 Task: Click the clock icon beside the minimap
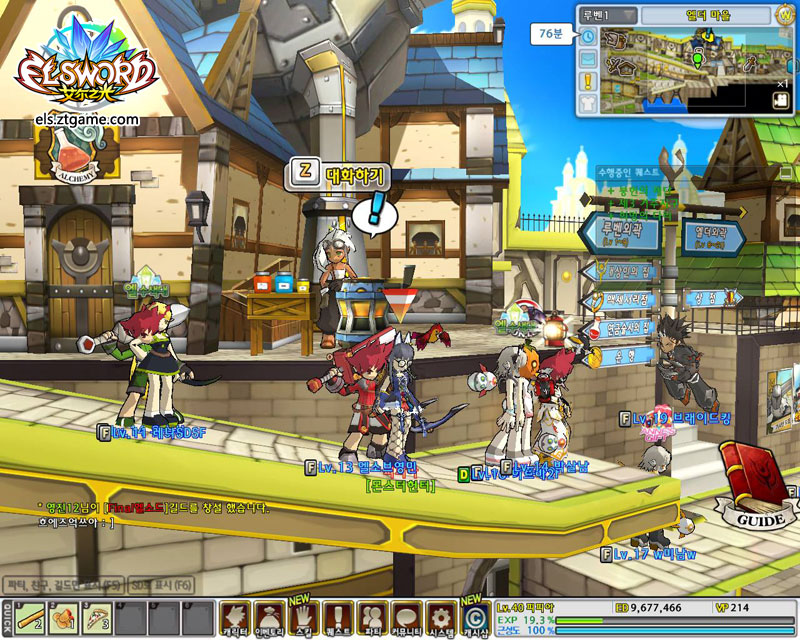588,36
